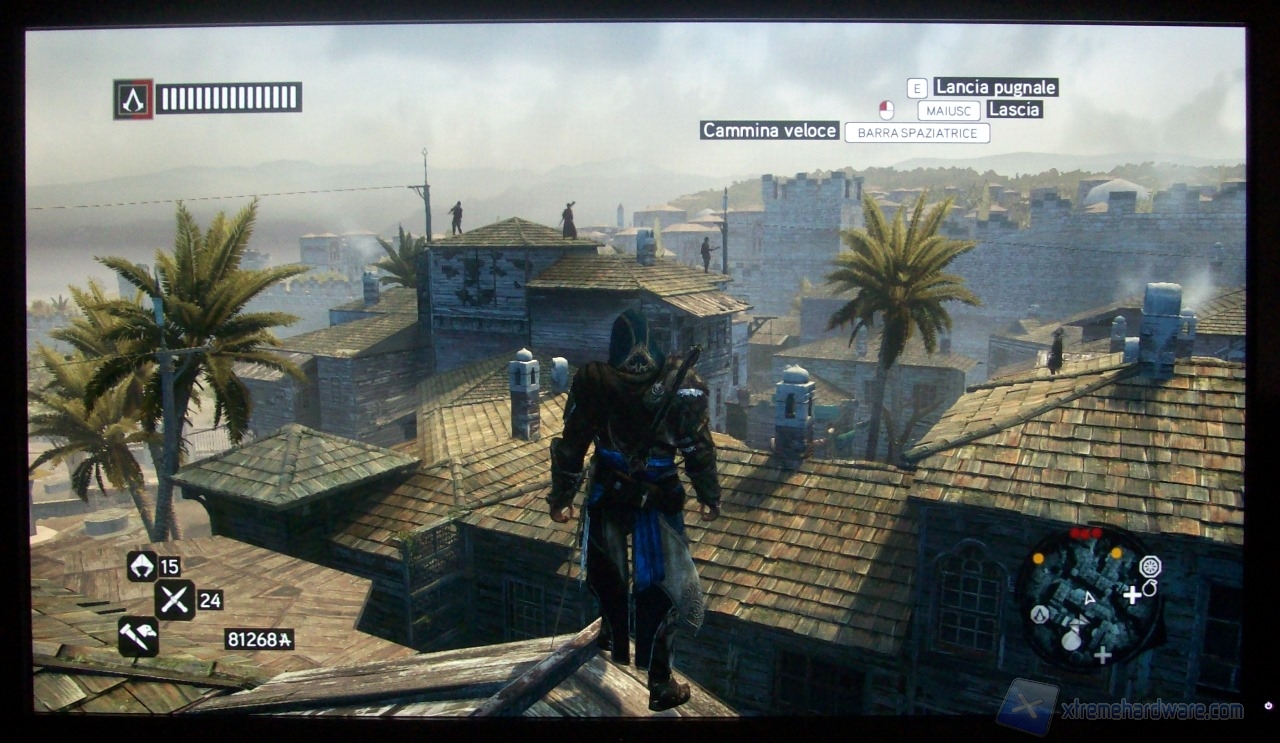This screenshot has width=1280, height=743.
Task: Choose the crossed throwing knives weapon icon
Action: tap(174, 600)
